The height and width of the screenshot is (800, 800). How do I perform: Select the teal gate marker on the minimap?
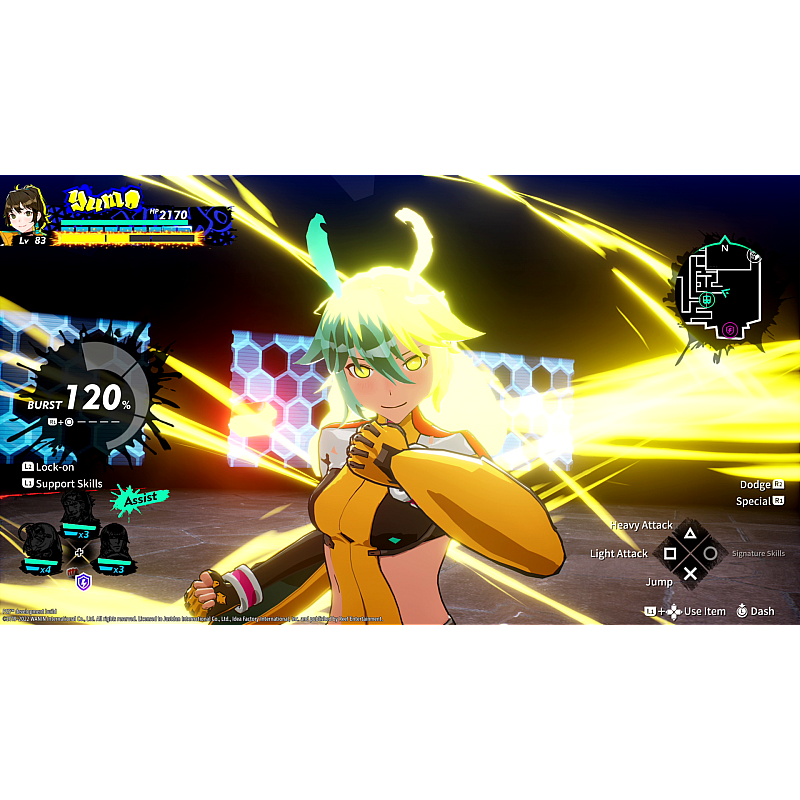pos(707,298)
